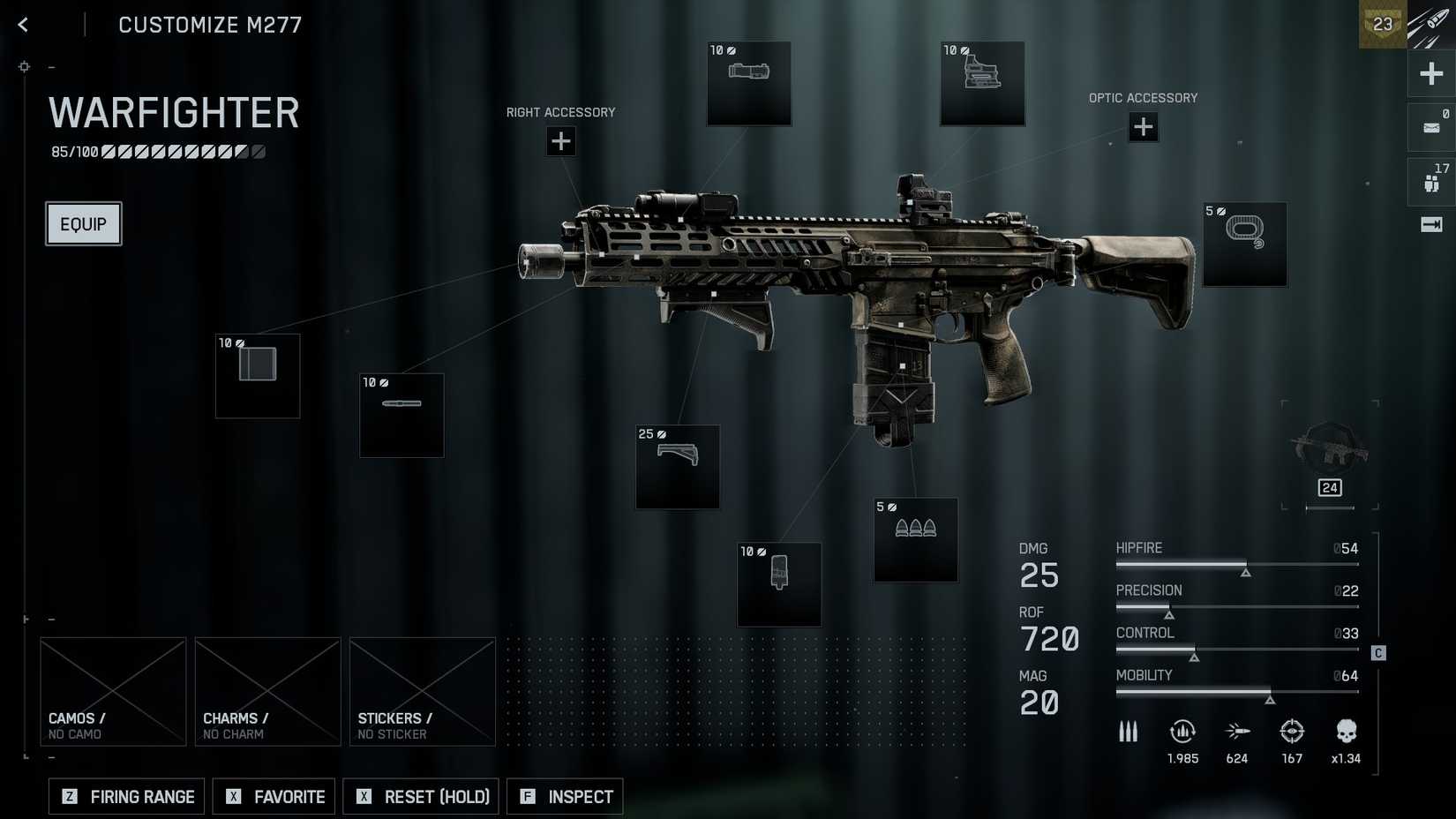1456x819 pixels.
Task: Open the mail icon in the right sidebar
Action: point(1430,126)
